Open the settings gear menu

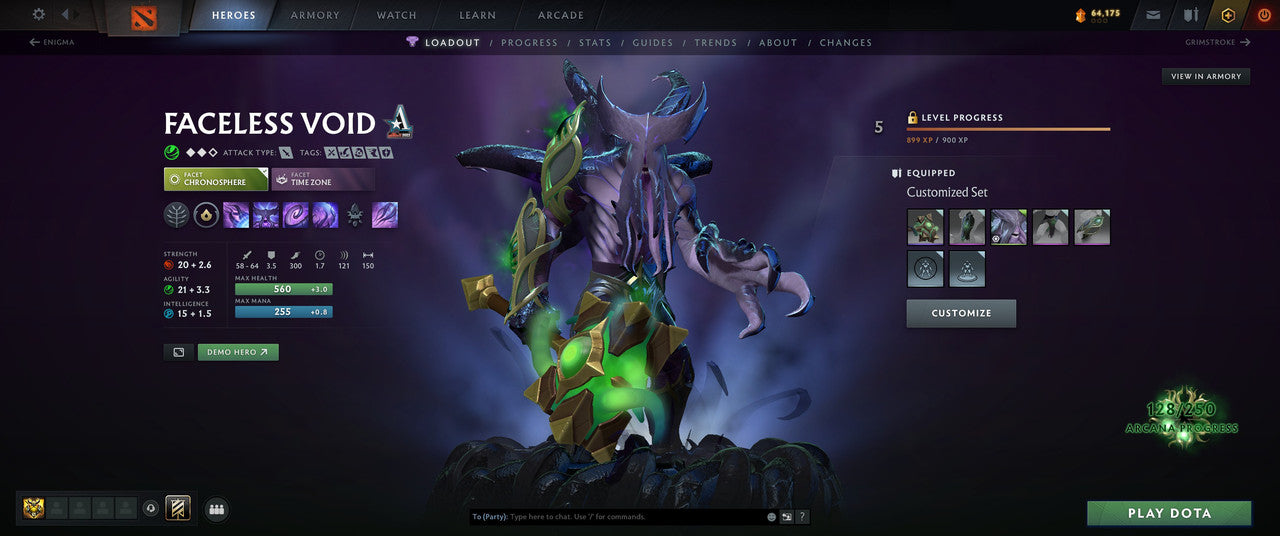[39, 14]
